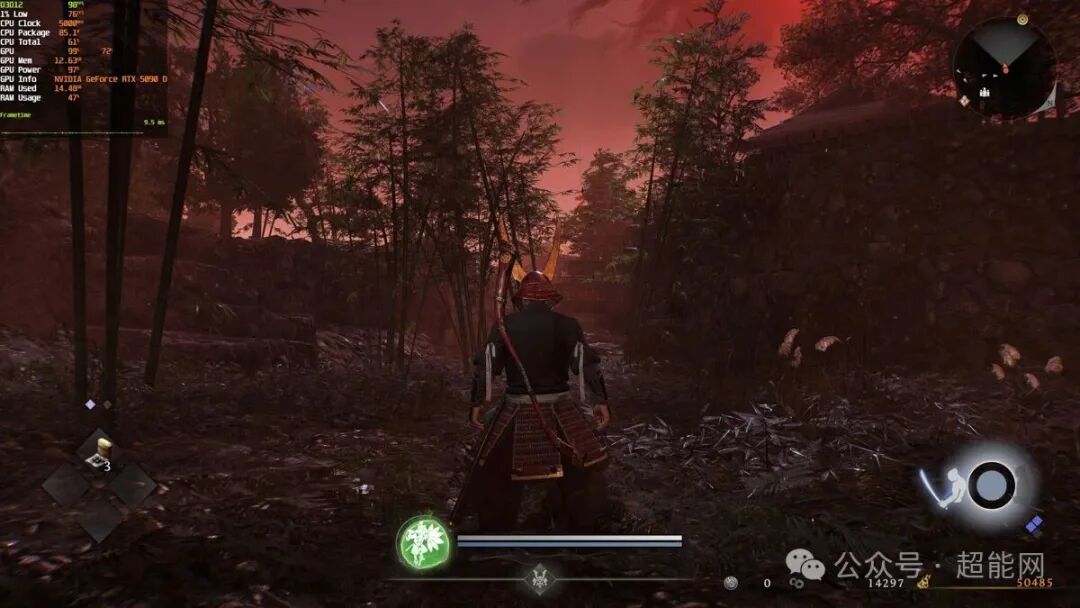The image size is (1080, 608).
Task: Activate the green guardian spirit icon
Action: click(423, 543)
